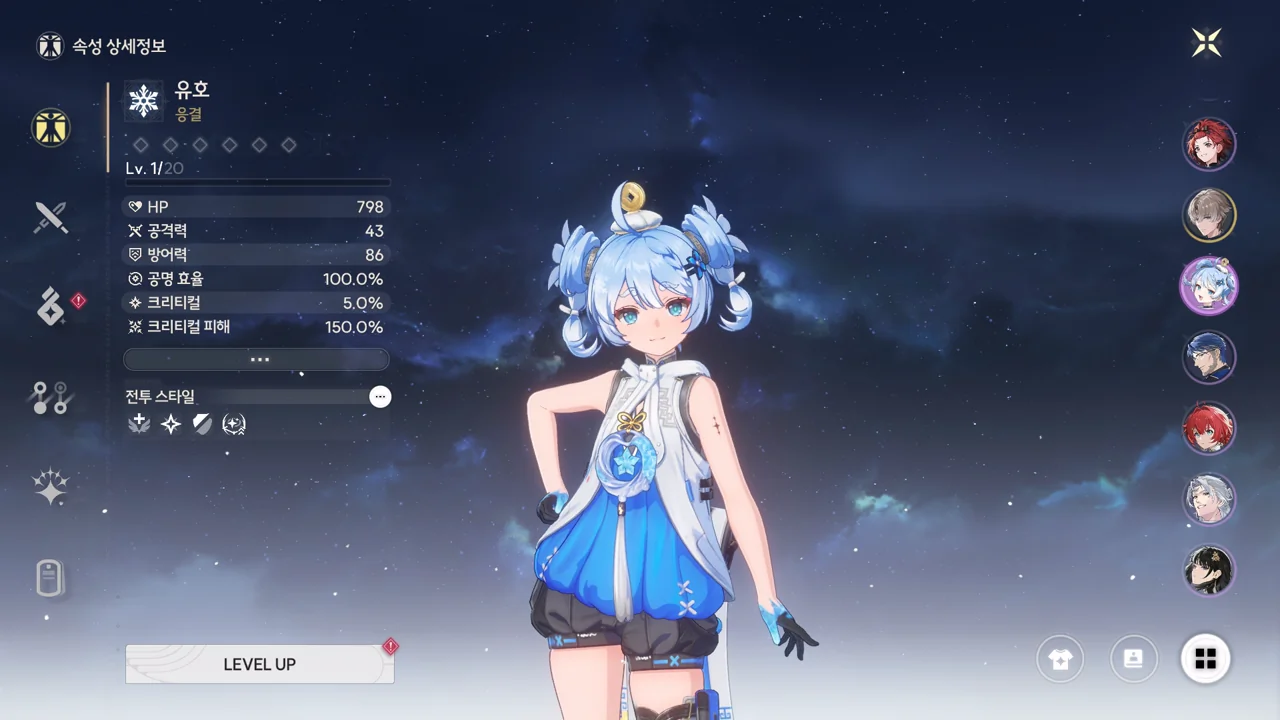Open the four-square grid view button

point(1206,659)
